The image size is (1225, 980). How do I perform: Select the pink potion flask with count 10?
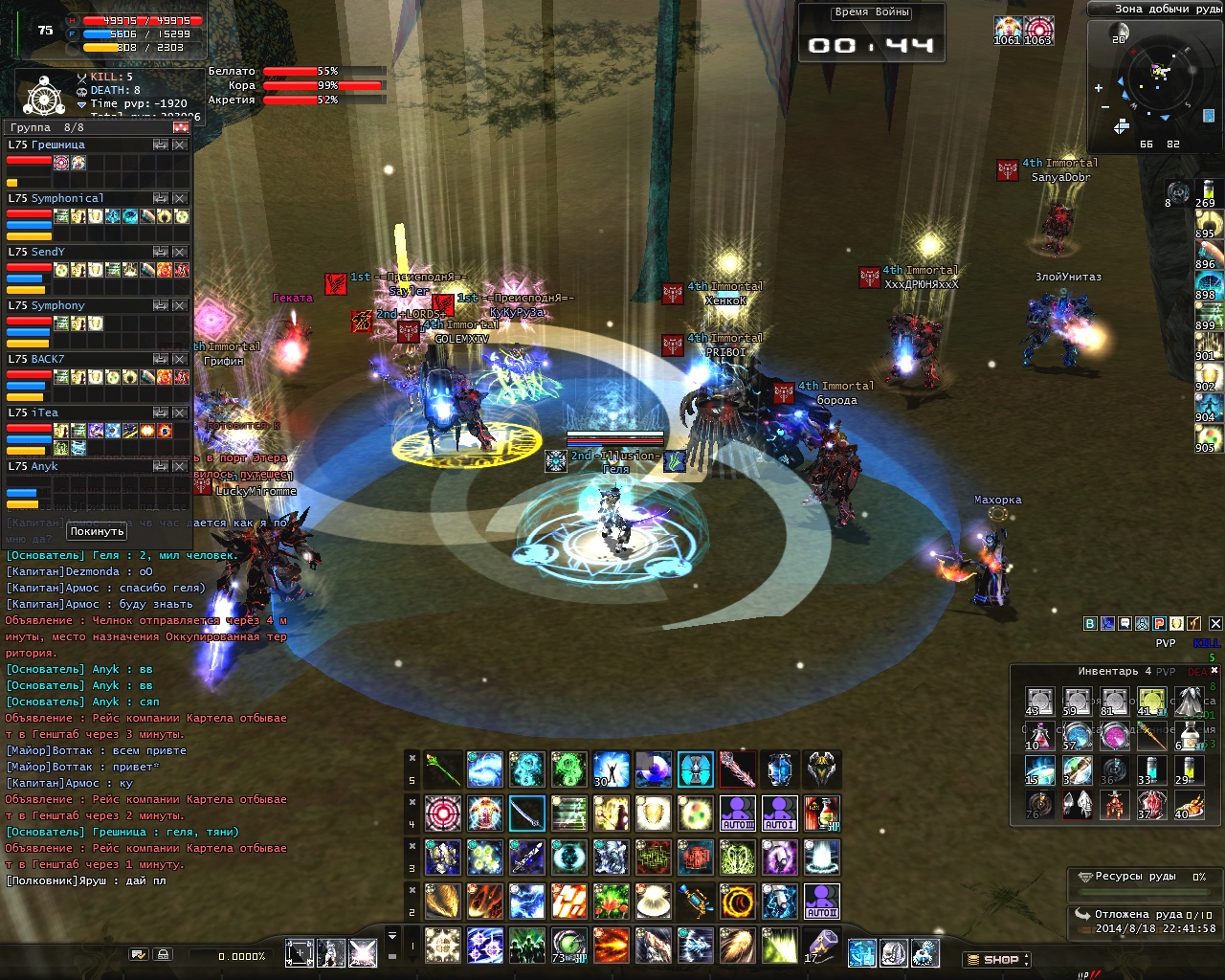(1038, 736)
